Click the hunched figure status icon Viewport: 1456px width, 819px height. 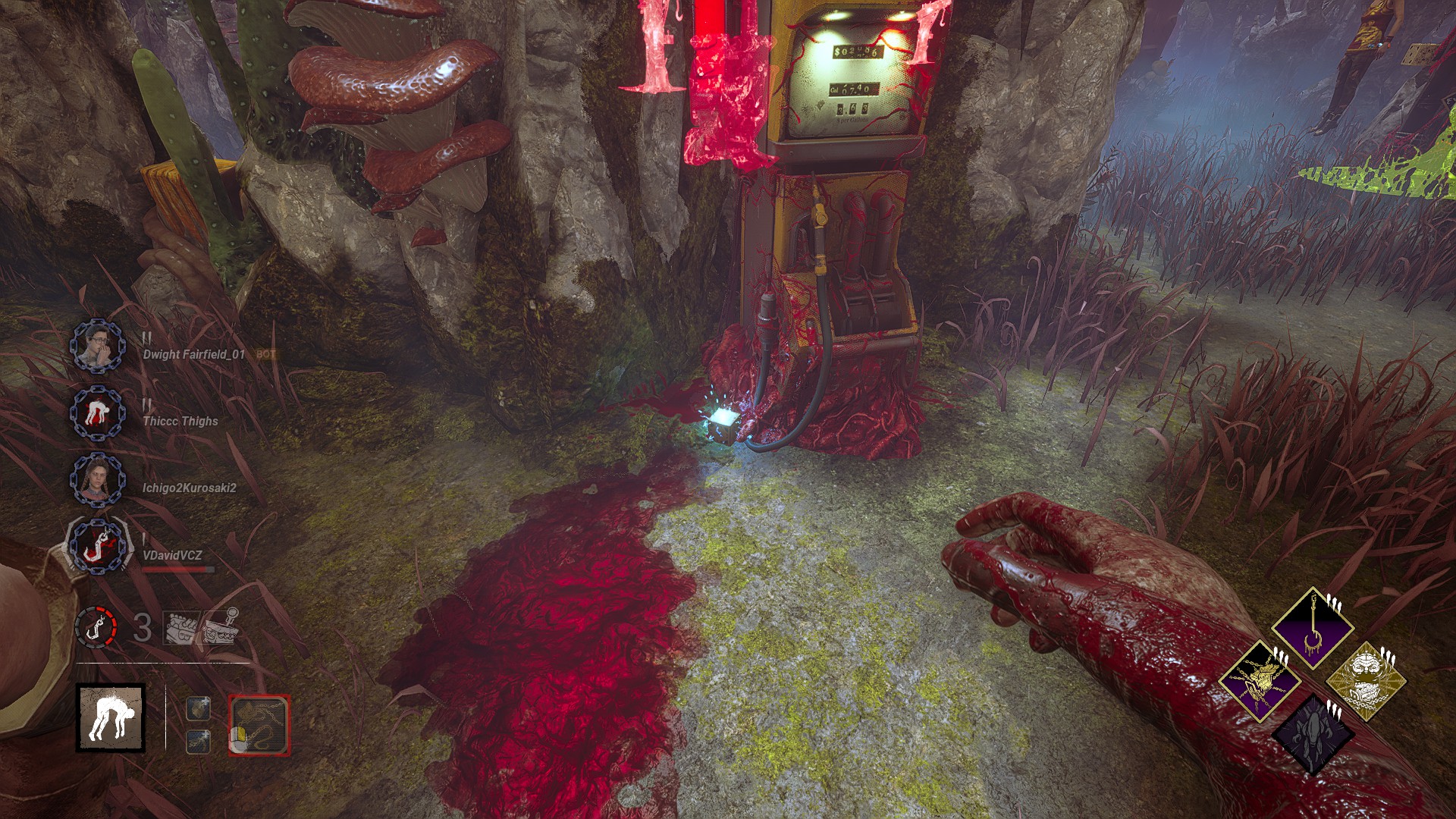tap(111, 717)
